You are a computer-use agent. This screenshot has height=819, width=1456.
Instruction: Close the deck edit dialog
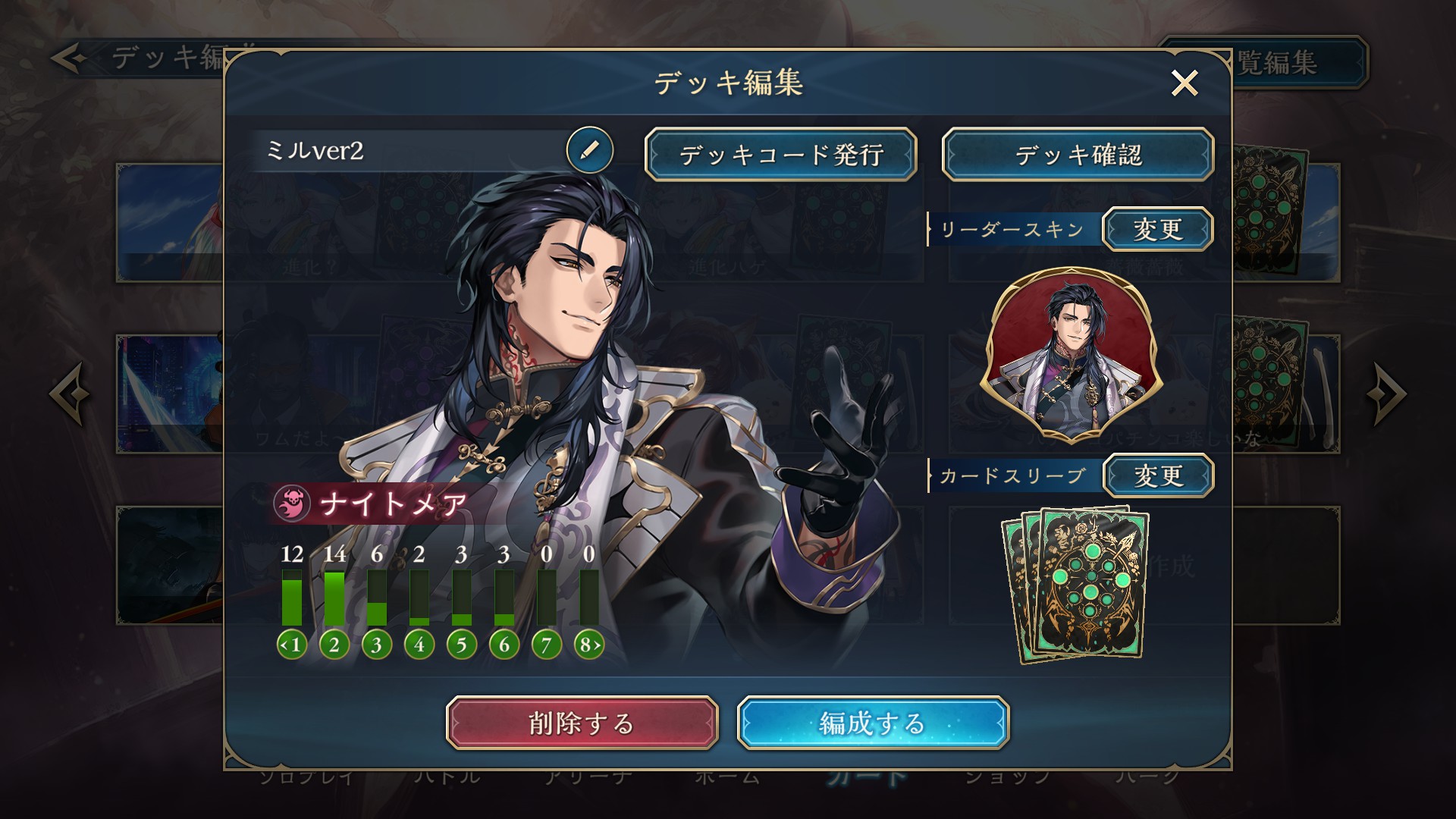(1184, 83)
